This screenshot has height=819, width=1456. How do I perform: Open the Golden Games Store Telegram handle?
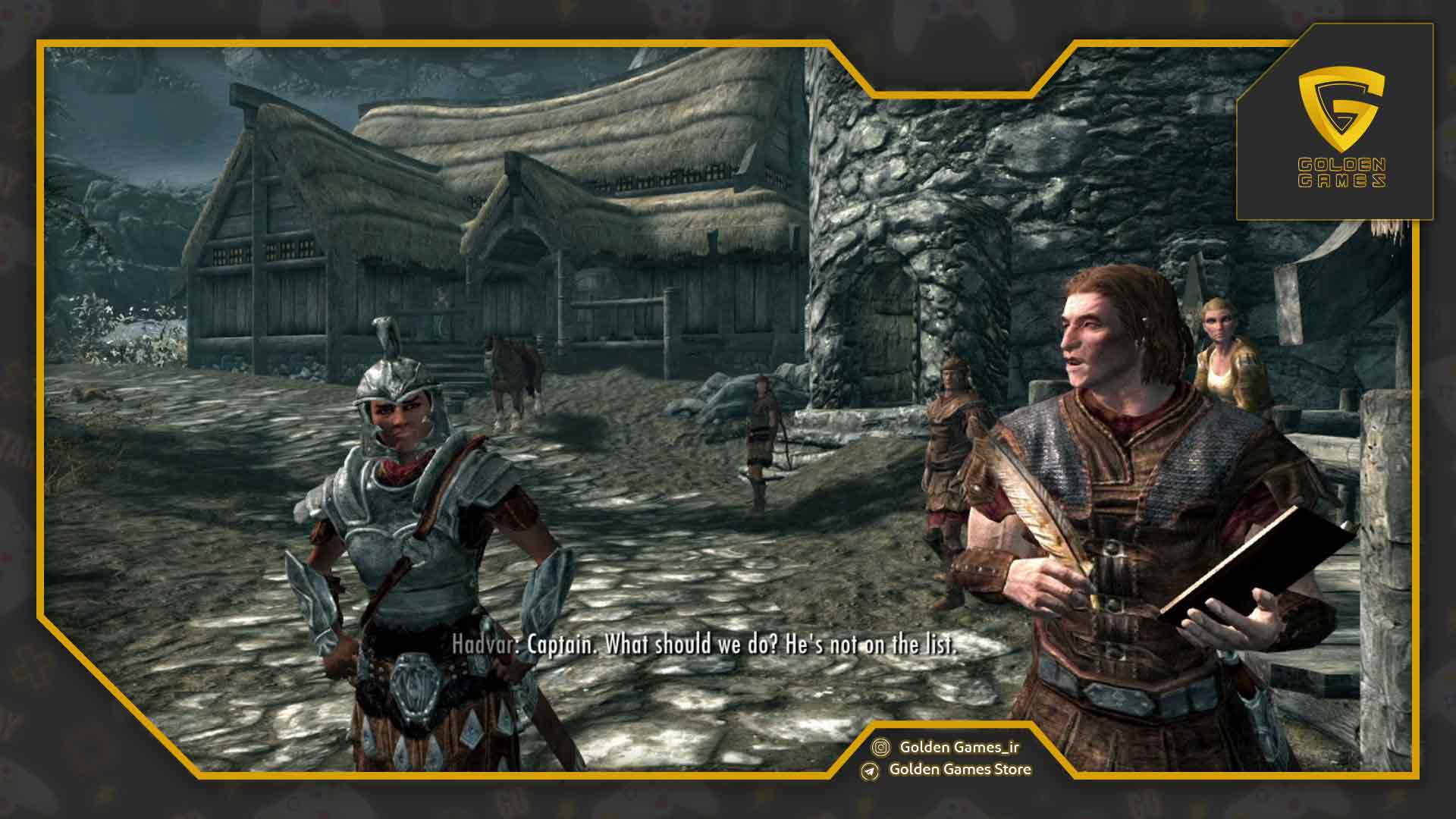coord(959,770)
